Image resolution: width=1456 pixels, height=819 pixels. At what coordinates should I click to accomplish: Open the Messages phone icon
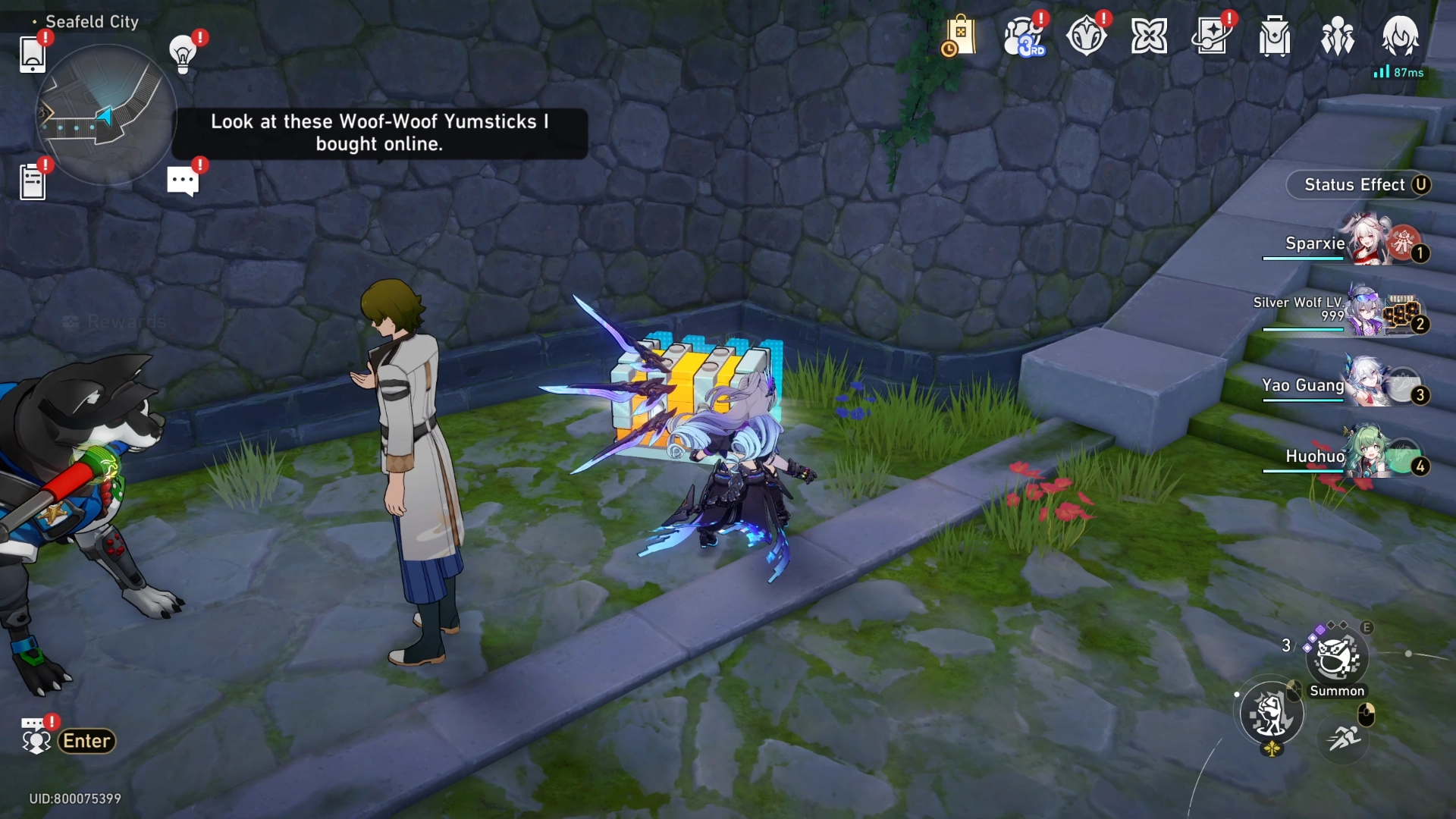click(33, 53)
